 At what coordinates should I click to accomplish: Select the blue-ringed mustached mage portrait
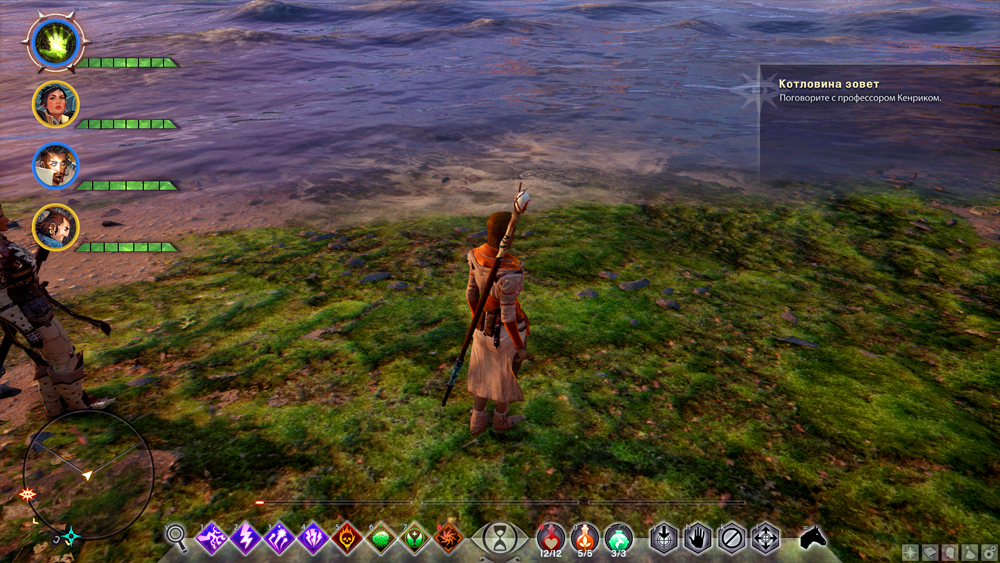(55, 166)
